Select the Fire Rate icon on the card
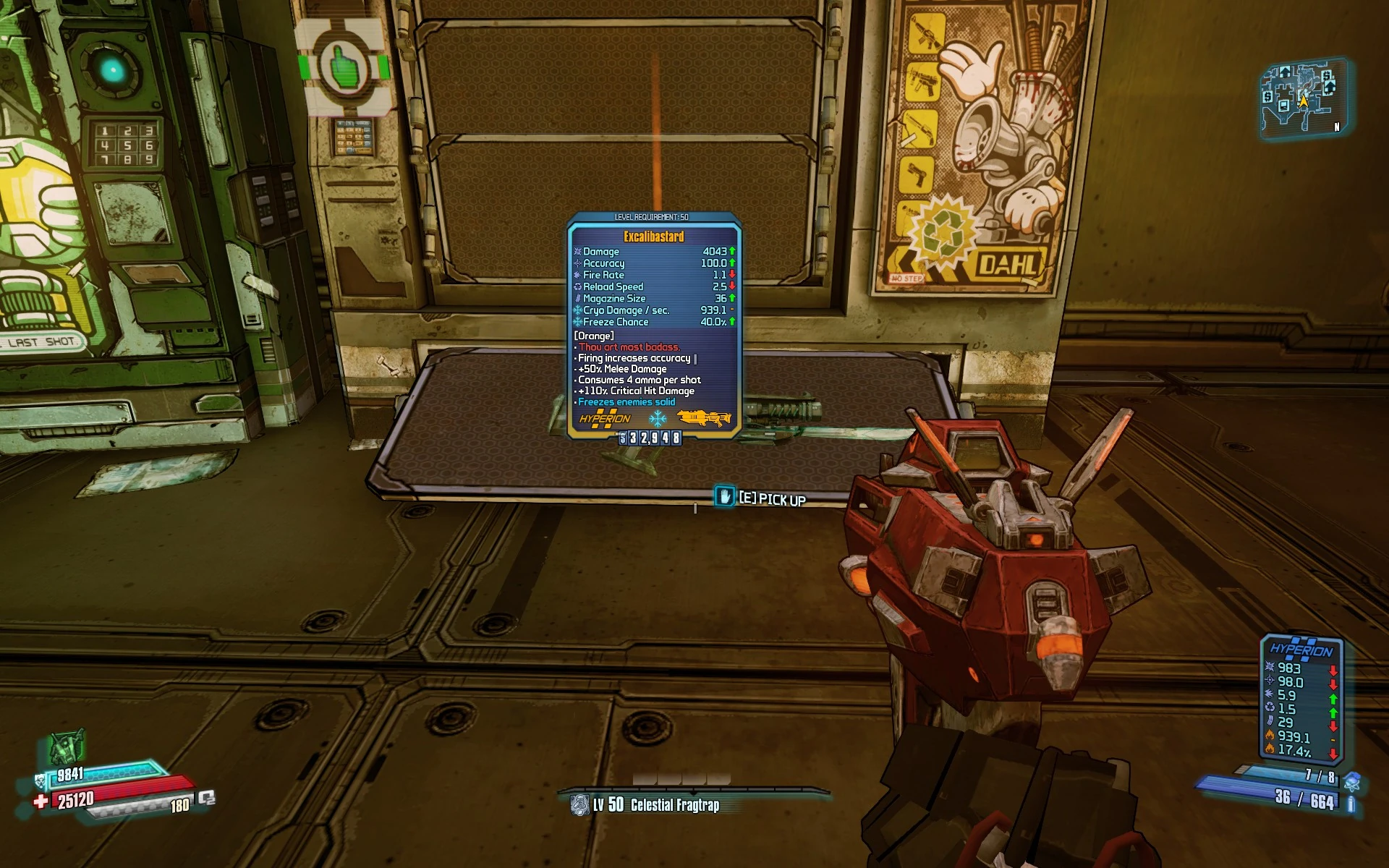Screen dimensions: 1389x868 577,275
